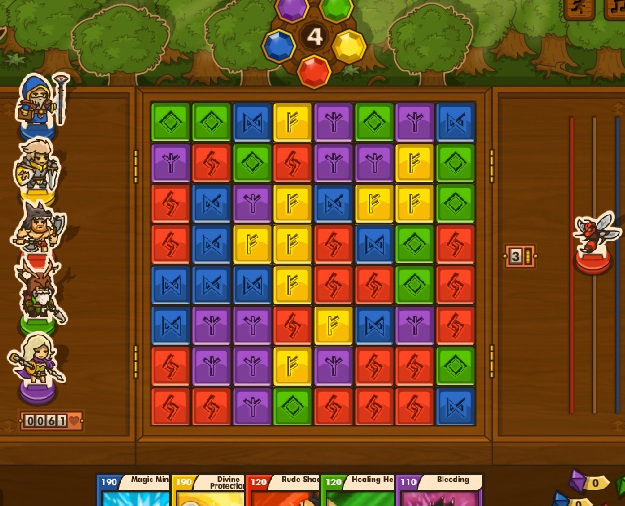The image size is (625, 506).
Task: Select the Divine Protection card
Action: 208,491
